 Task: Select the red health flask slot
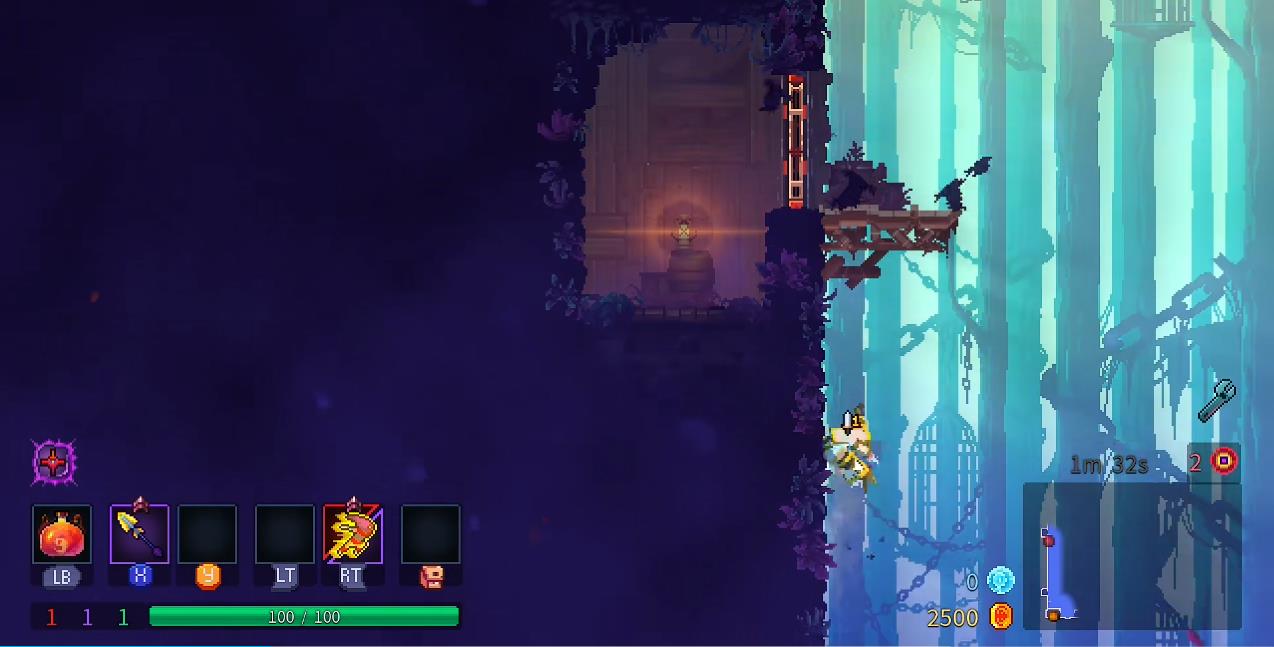pyautogui.click(x=62, y=535)
